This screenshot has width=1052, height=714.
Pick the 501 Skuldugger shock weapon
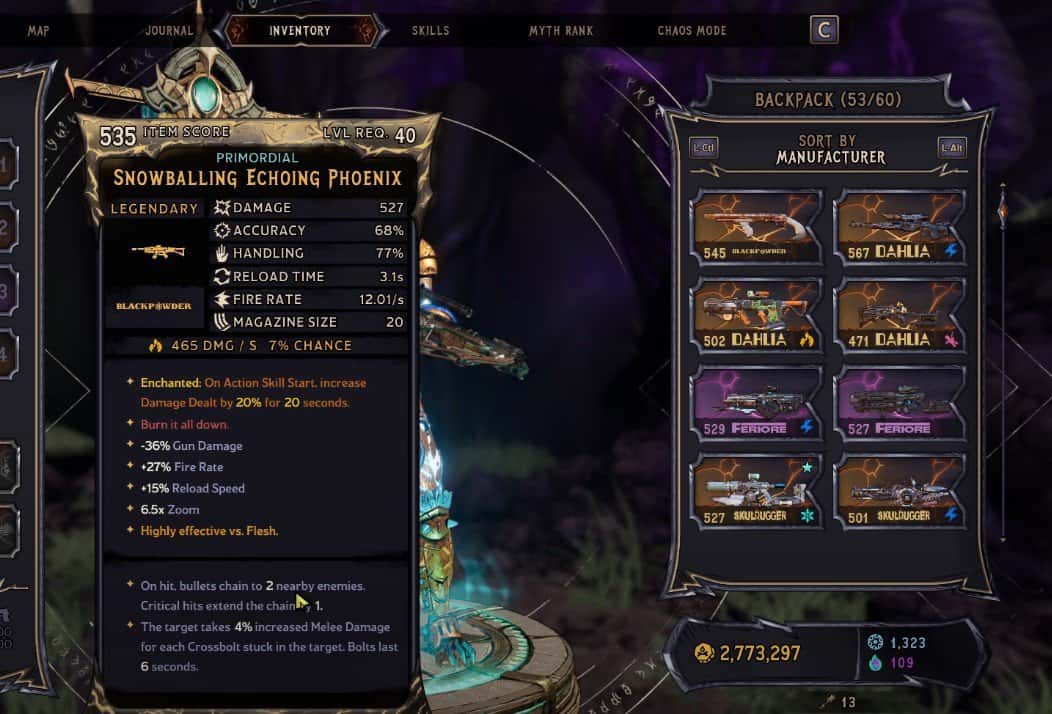(x=900, y=491)
